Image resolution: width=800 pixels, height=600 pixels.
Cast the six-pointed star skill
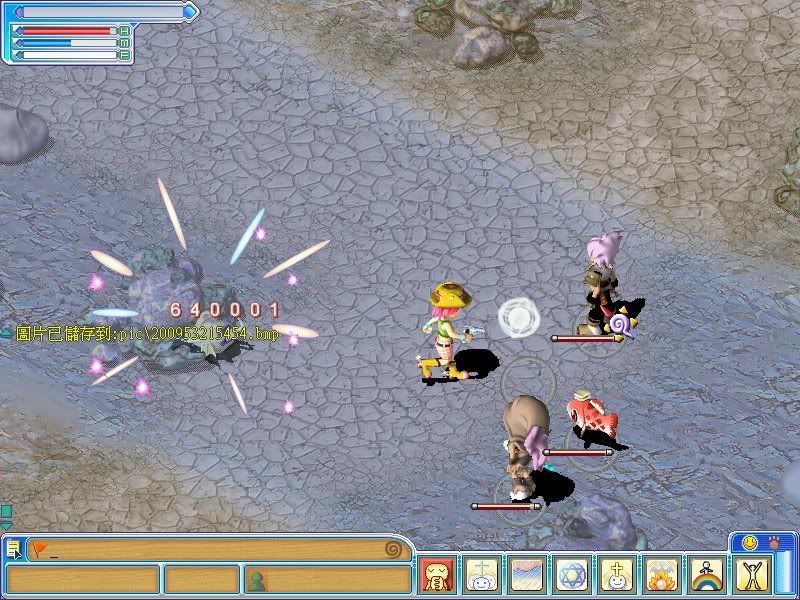573,576
